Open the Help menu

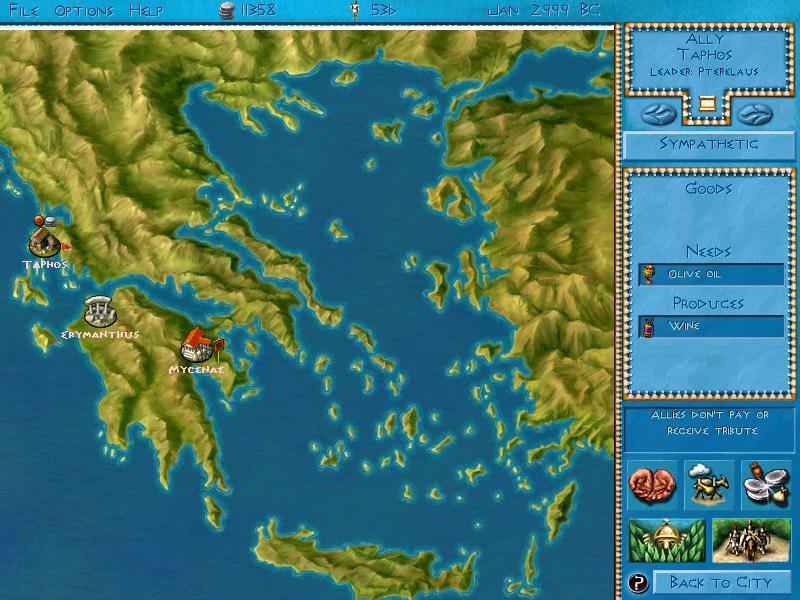coord(146,11)
